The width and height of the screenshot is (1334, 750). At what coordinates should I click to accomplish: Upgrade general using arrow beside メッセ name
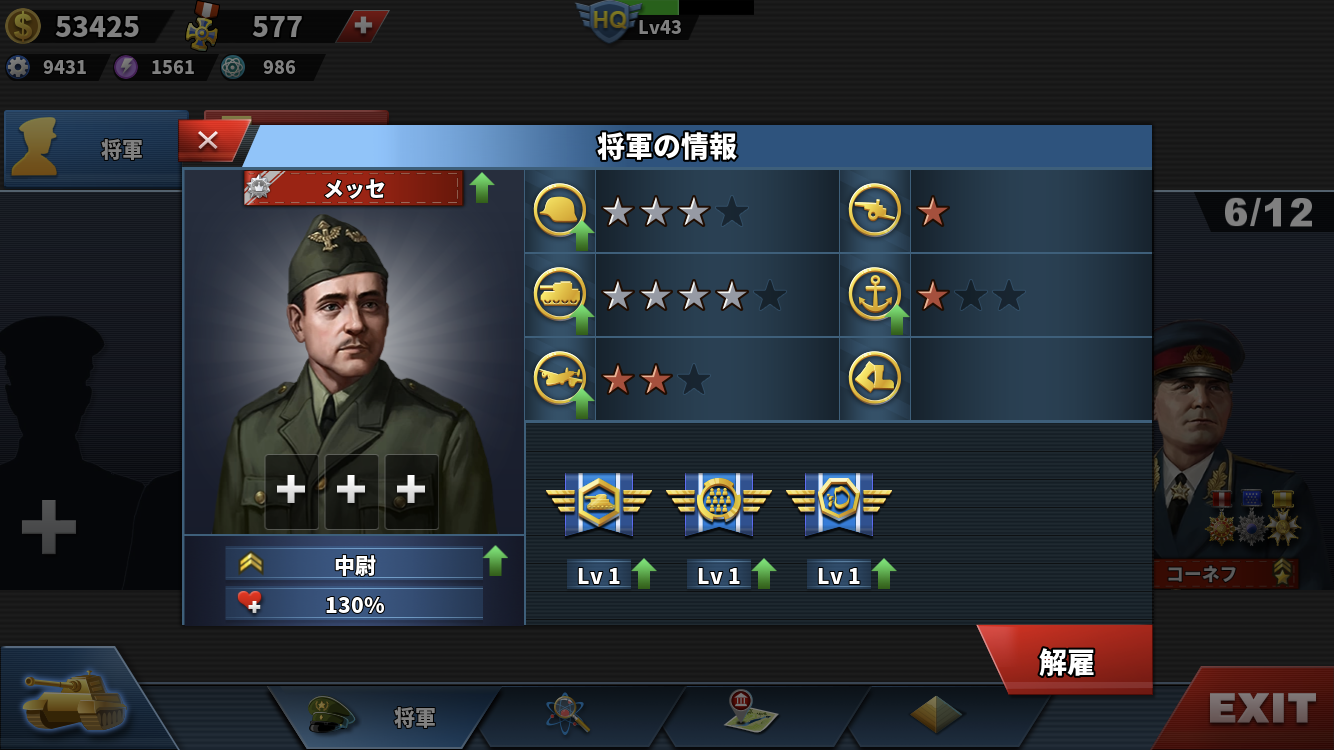[x=482, y=187]
